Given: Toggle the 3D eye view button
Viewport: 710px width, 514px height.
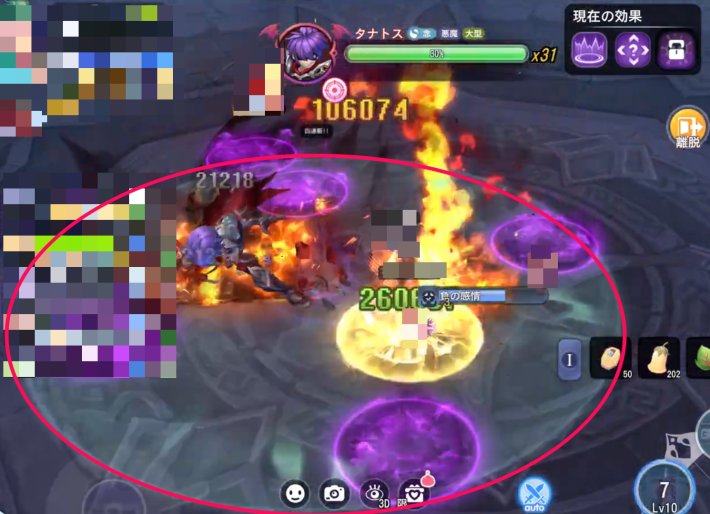Looking at the screenshot, I should click(375, 492).
